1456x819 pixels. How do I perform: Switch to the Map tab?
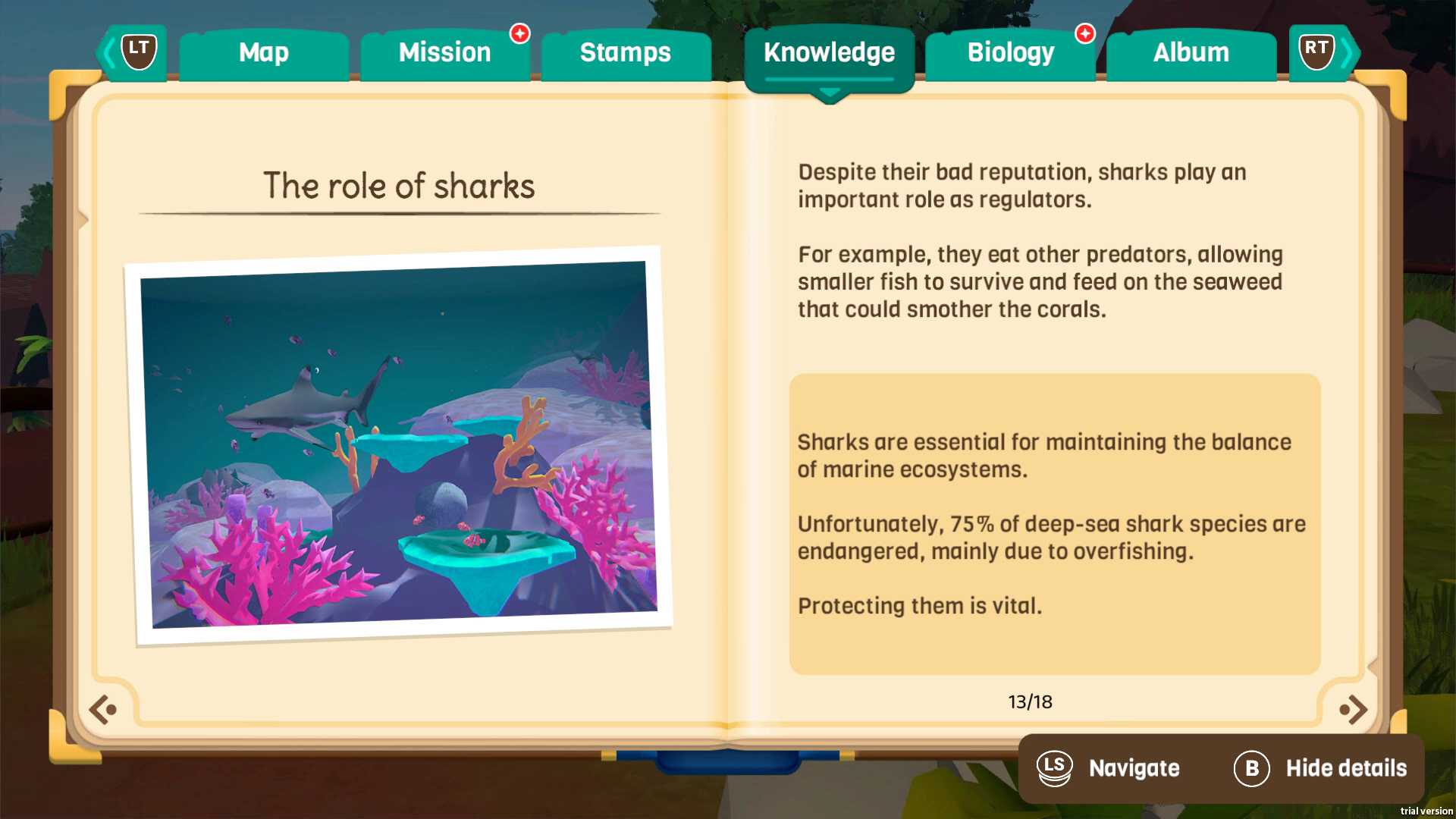[x=263, y=52]
